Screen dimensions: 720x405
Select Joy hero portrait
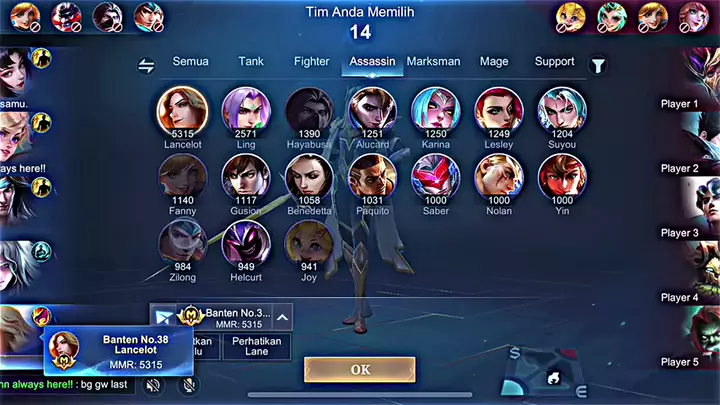pos(309,241)
